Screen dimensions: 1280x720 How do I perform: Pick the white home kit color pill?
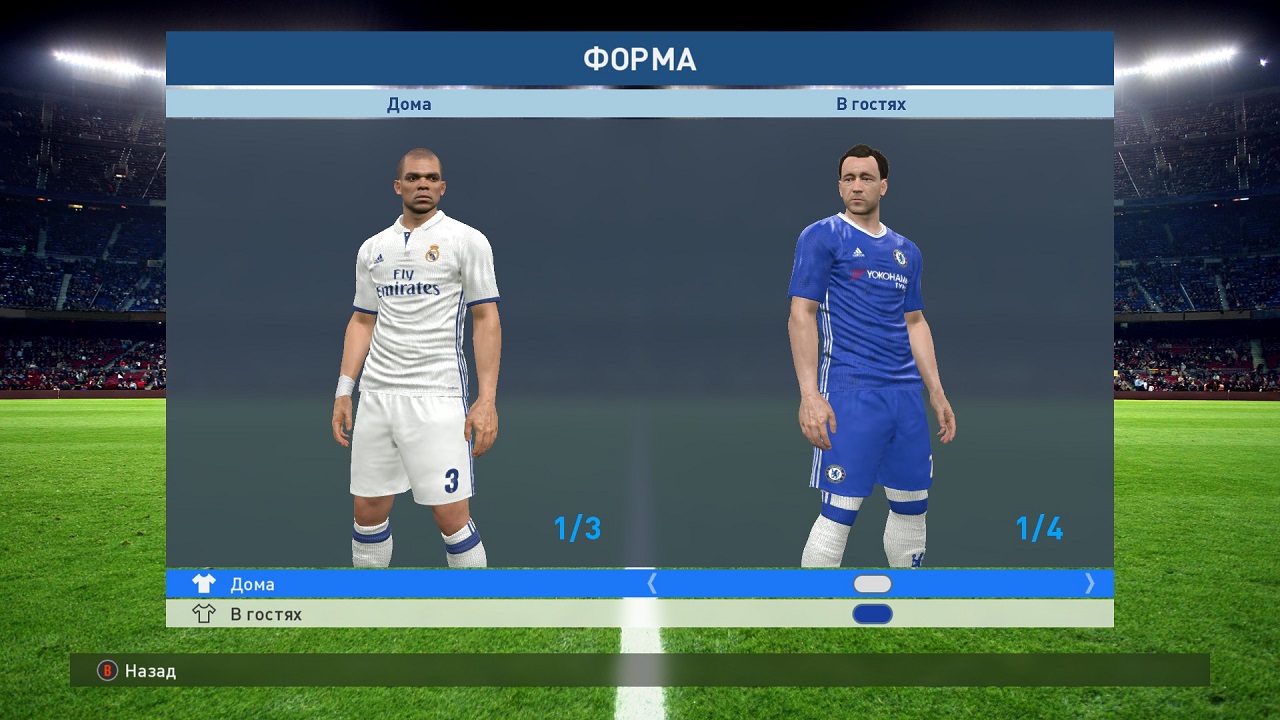click(872, 584)
